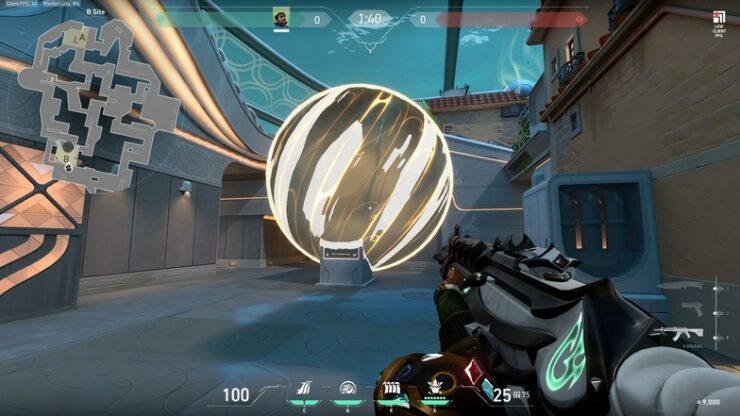Viewport: 740px width, 416px height.
Task: Switch to the pistol sidearm slot
Action: pyautogui.click(x=694, y=310)
